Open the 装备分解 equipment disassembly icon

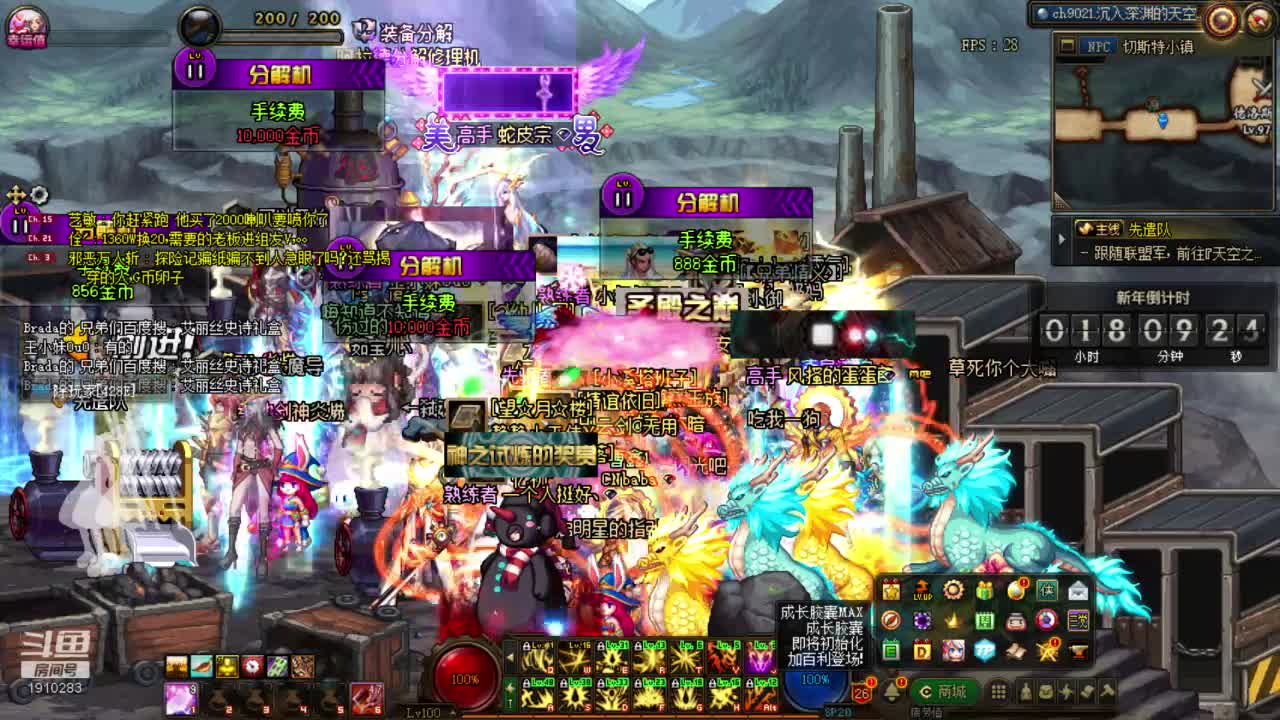tap(364, 32)
